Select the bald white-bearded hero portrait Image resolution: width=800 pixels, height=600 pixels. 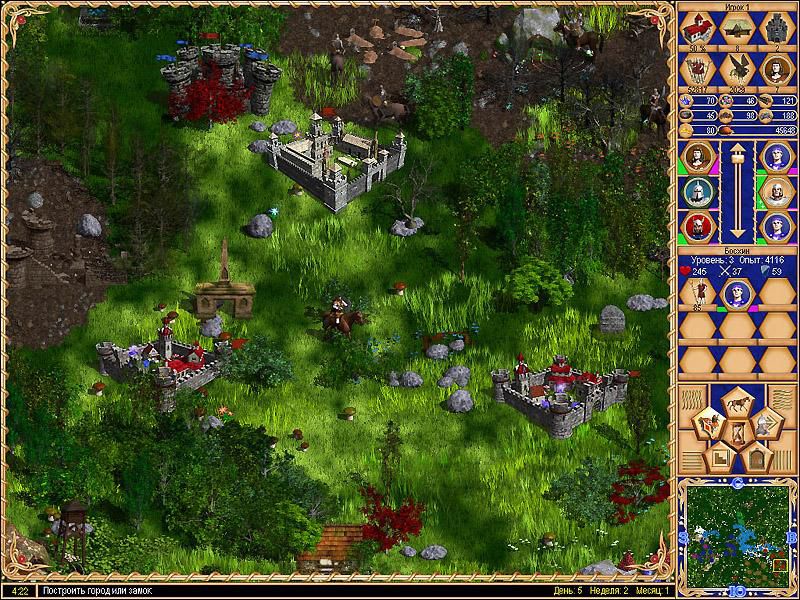(777, 190)
